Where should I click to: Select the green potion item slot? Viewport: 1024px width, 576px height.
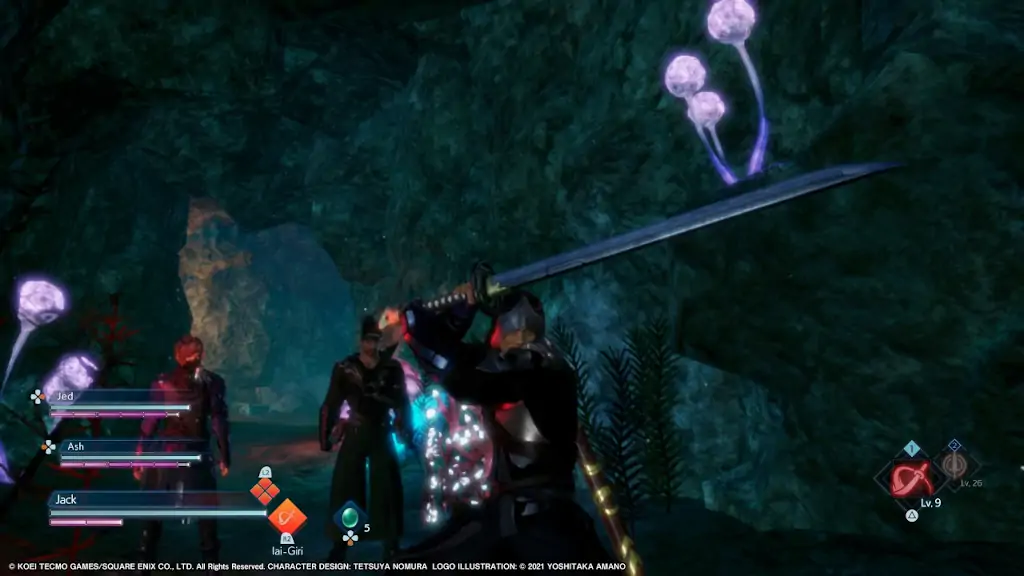click(349, 519)
